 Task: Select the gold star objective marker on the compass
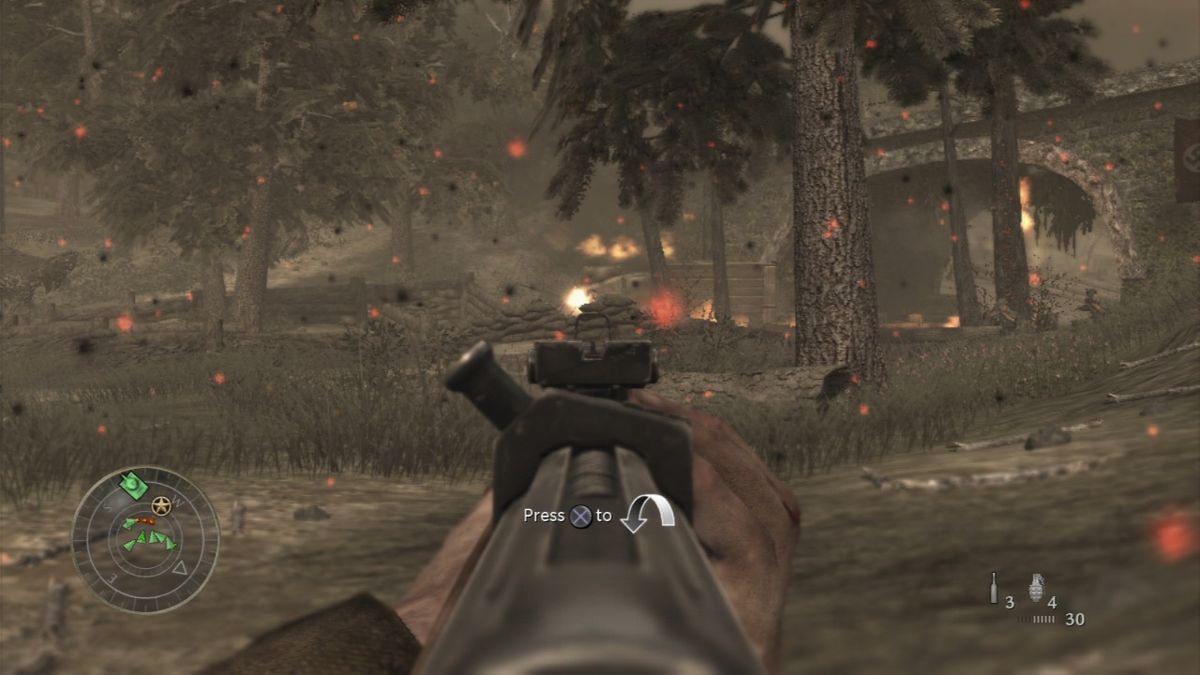pyautogui.click(x=161, y=504)
